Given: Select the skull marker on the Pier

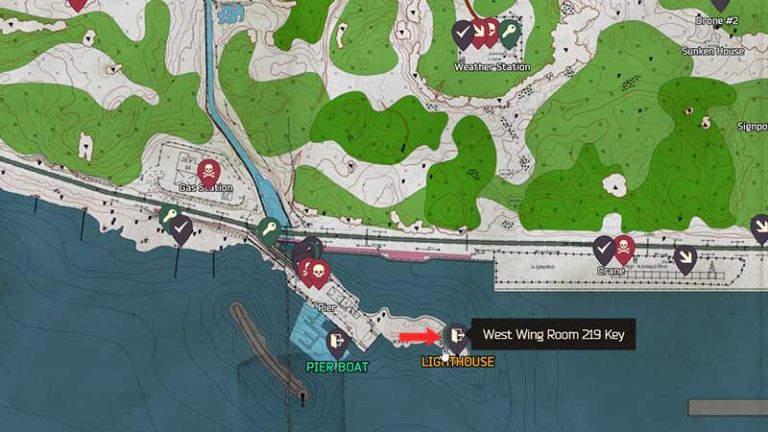Looking at the screenshot, I should point(318,271).
